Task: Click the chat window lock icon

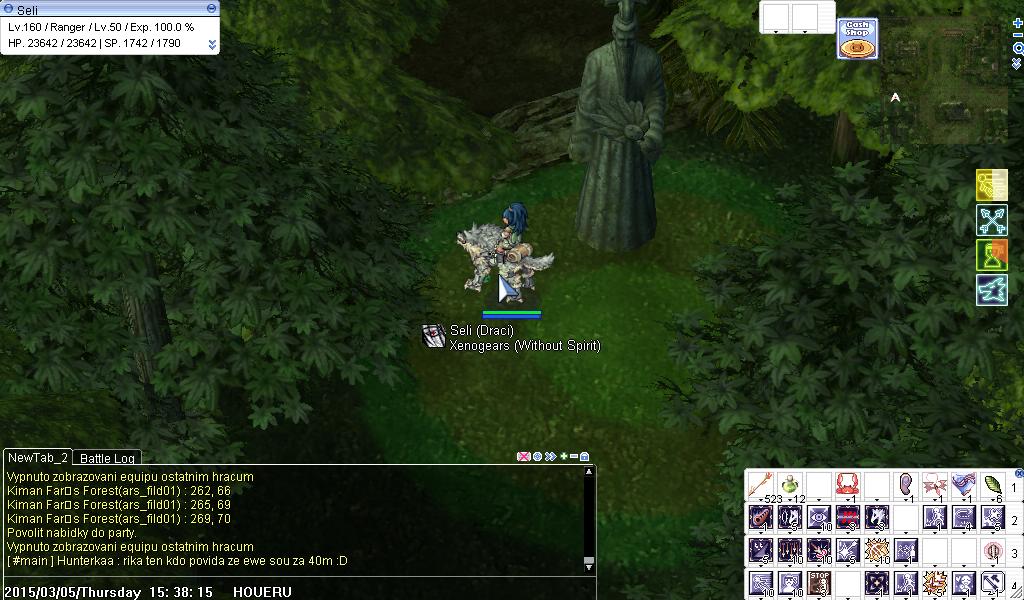Action: point(585,457)
